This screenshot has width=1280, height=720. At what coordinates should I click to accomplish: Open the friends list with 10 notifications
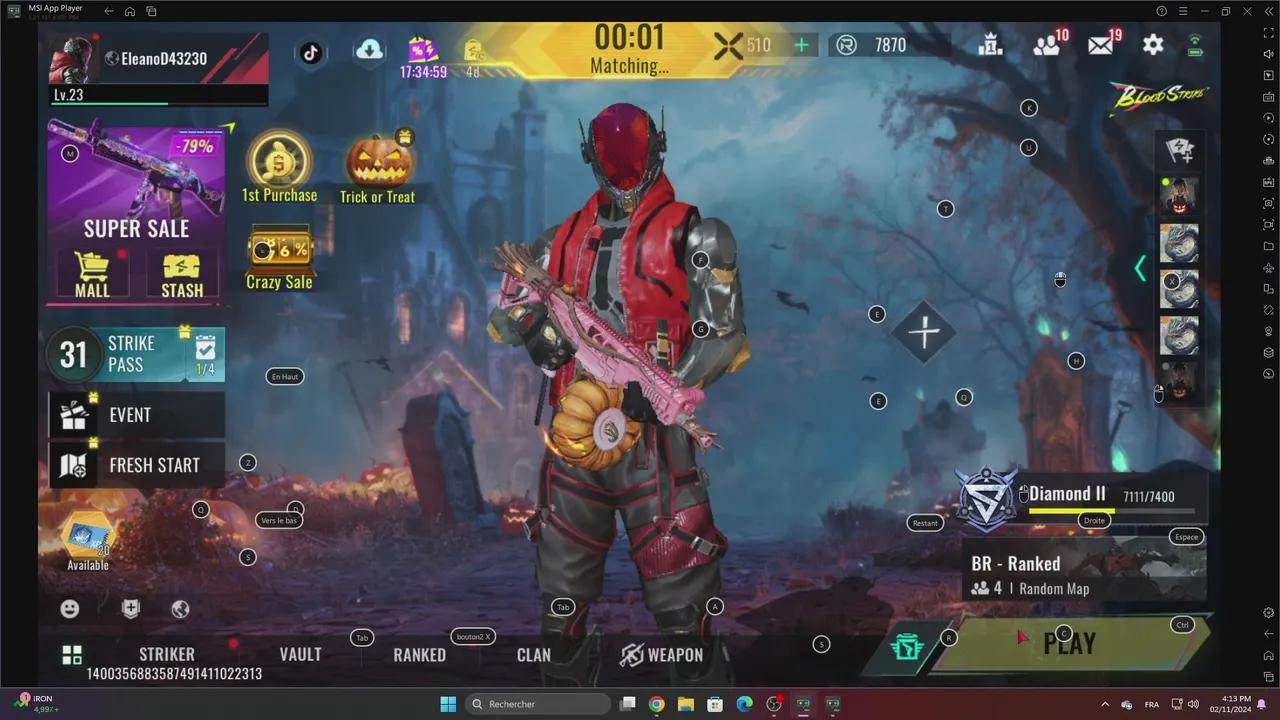click(x=1046, y=45)
